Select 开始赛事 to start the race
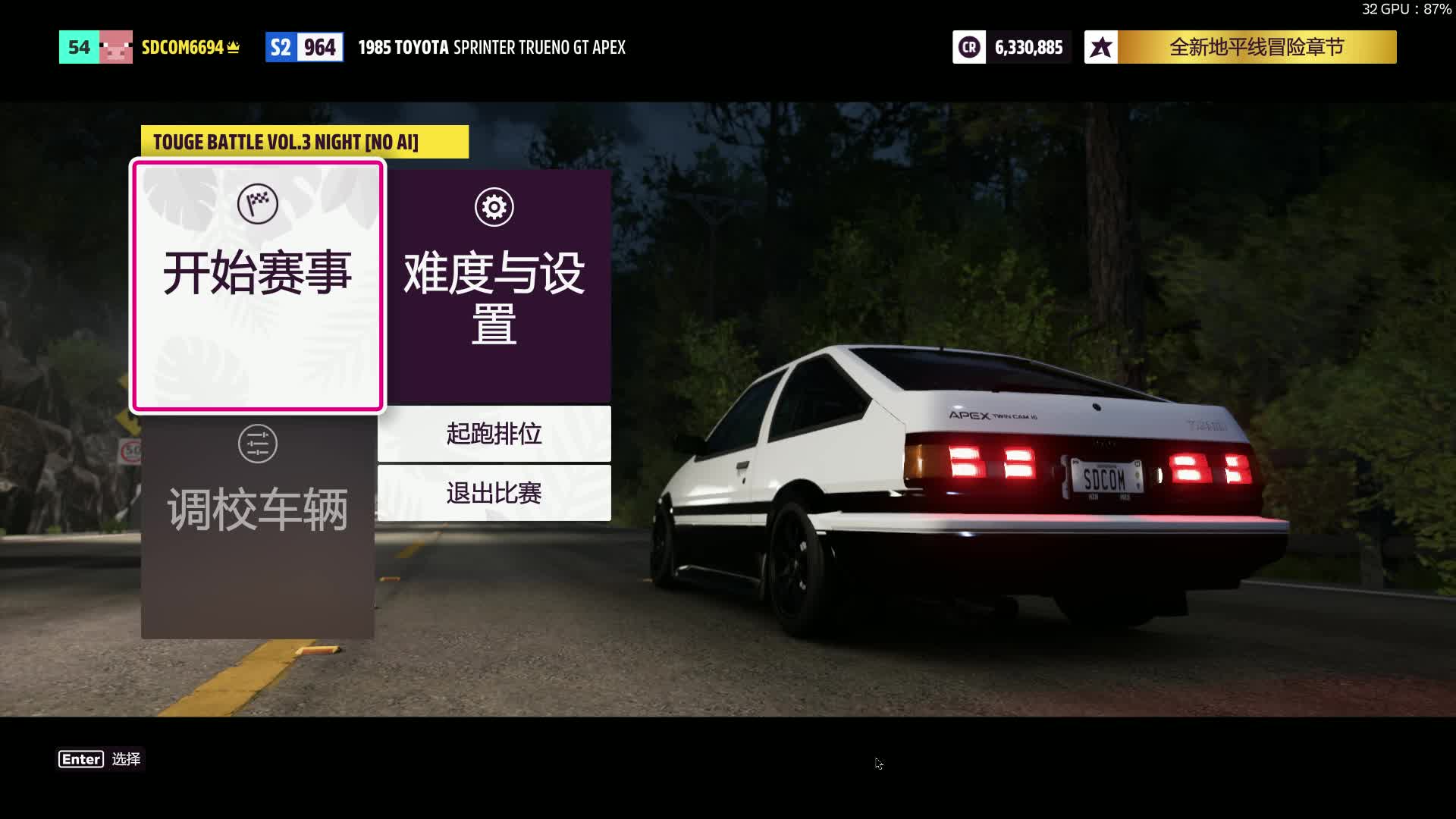This screenshot has width=1456, height=819. 258,275
